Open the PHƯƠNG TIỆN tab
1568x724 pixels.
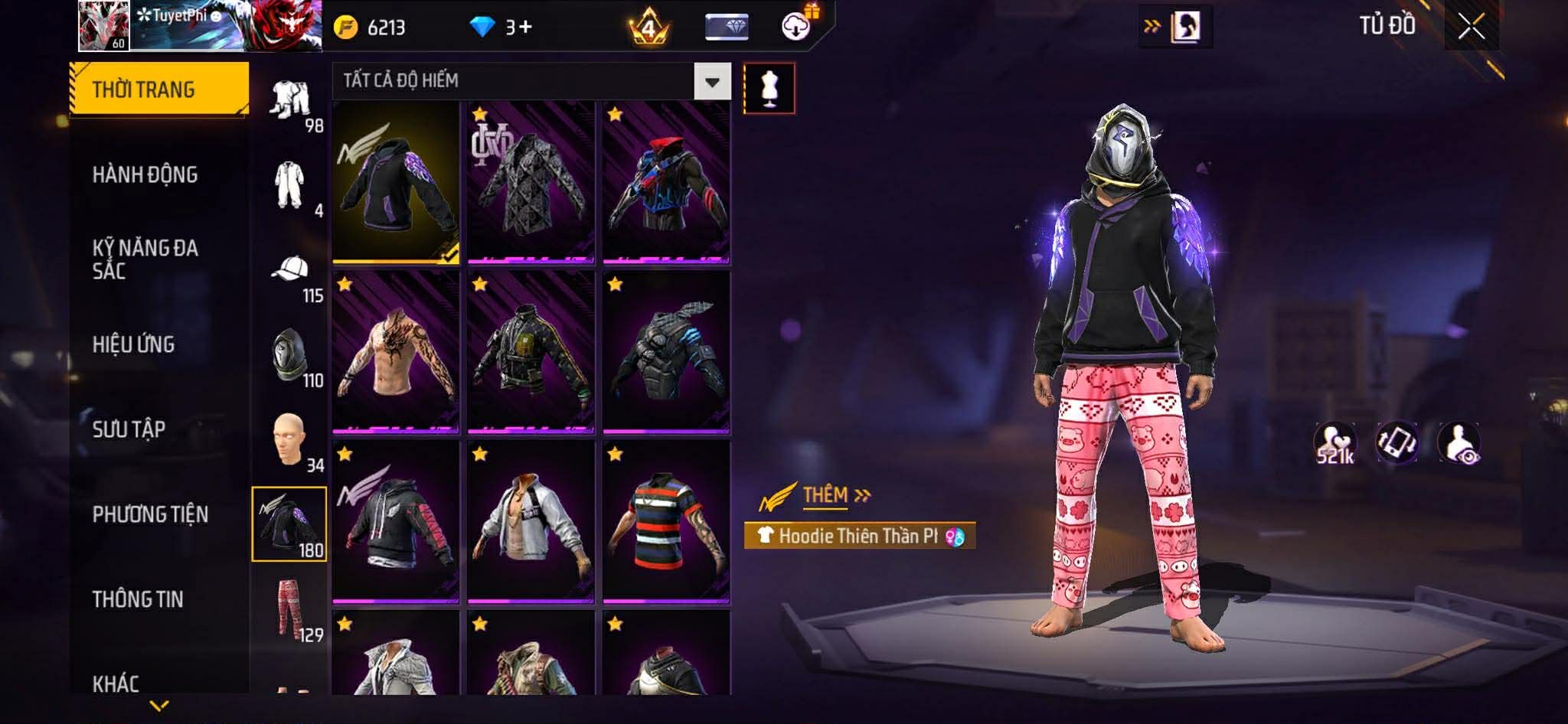pyautogui.click(x=151, y=514)
